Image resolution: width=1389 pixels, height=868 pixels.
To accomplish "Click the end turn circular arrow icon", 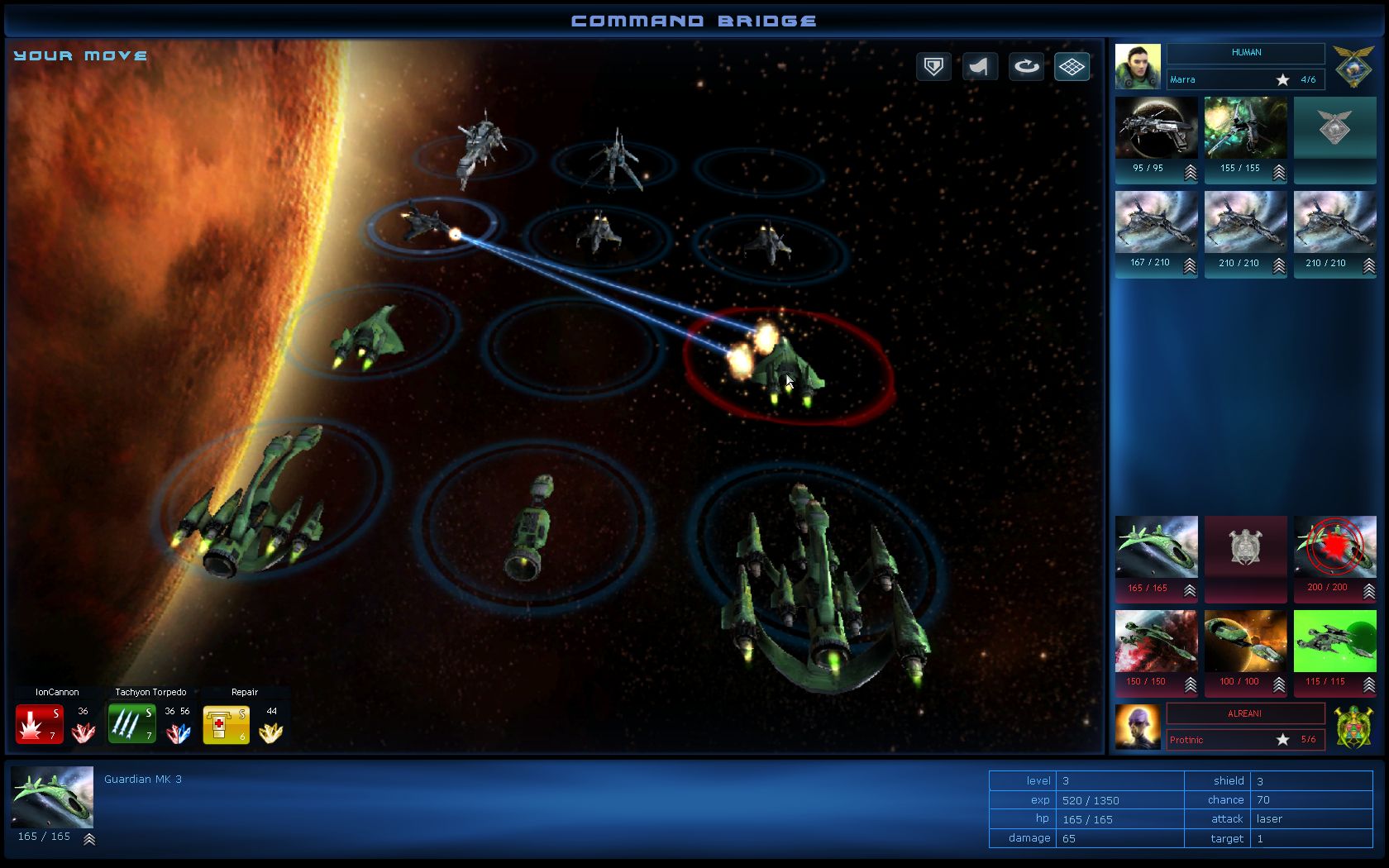I will 1026,66.
